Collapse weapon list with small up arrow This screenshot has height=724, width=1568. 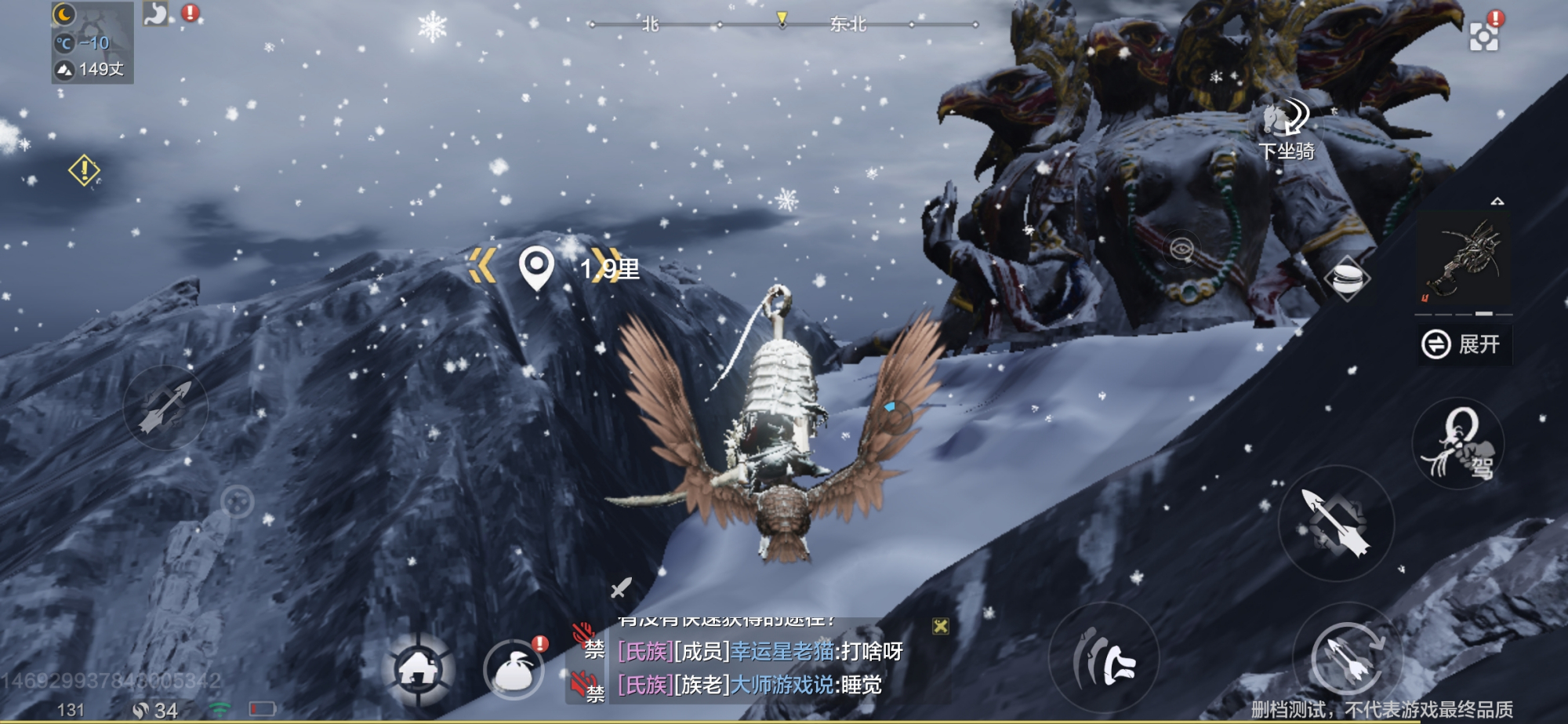[1497, 202]
